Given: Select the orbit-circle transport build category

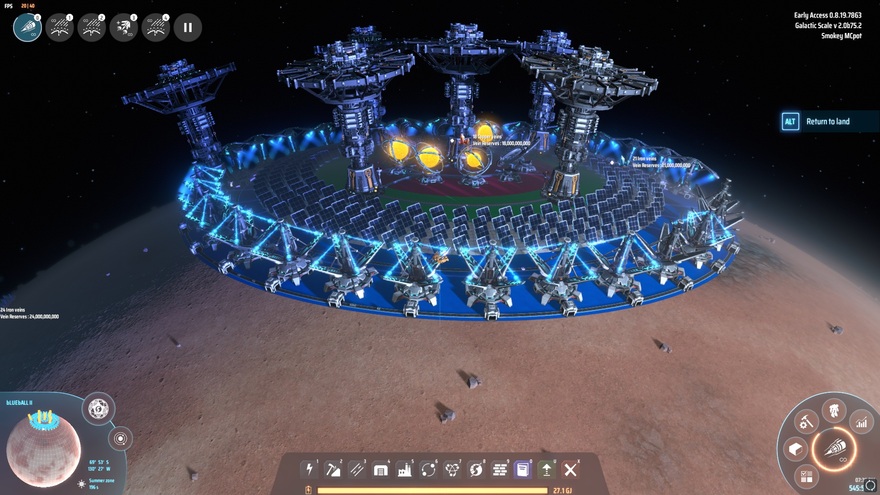Looking at the screenshot, I should pyautogui.click(x=429, y=469).
